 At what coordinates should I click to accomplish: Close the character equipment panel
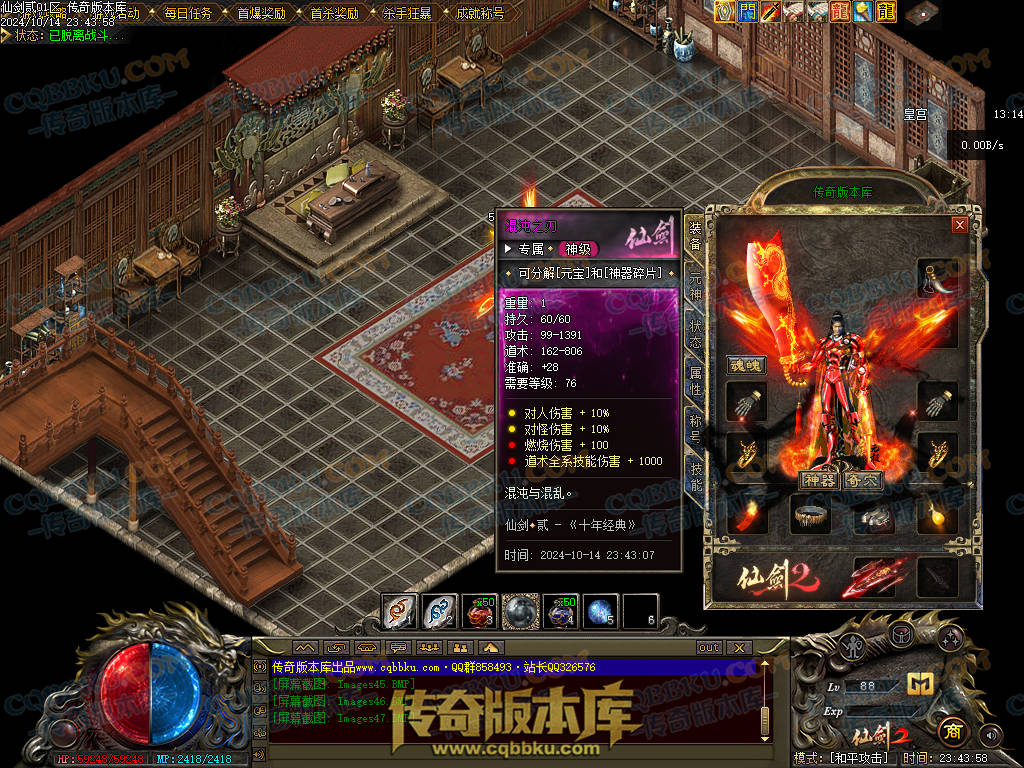(960, 225)
